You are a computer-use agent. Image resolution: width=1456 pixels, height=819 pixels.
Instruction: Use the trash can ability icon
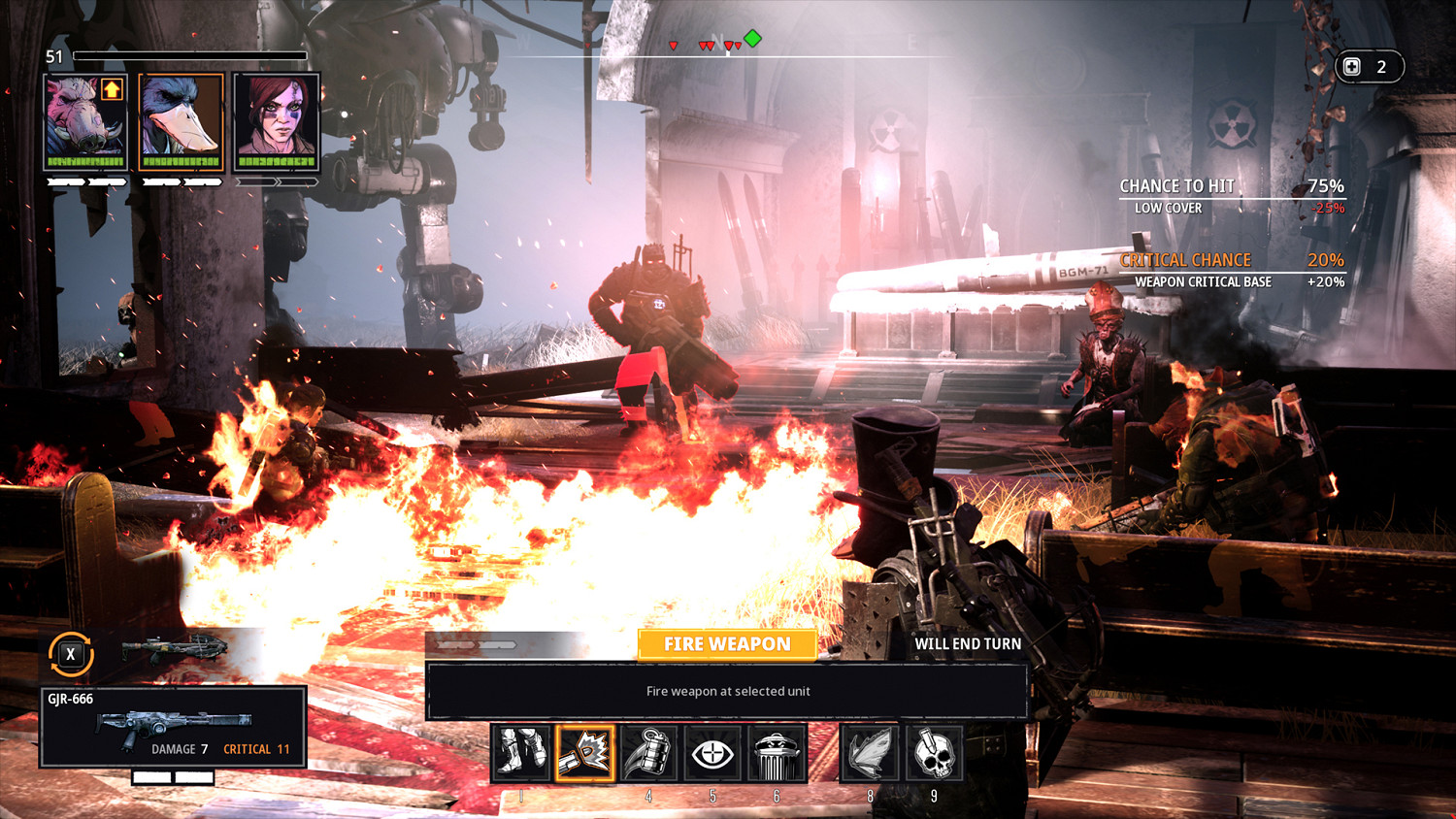point(777,753)
